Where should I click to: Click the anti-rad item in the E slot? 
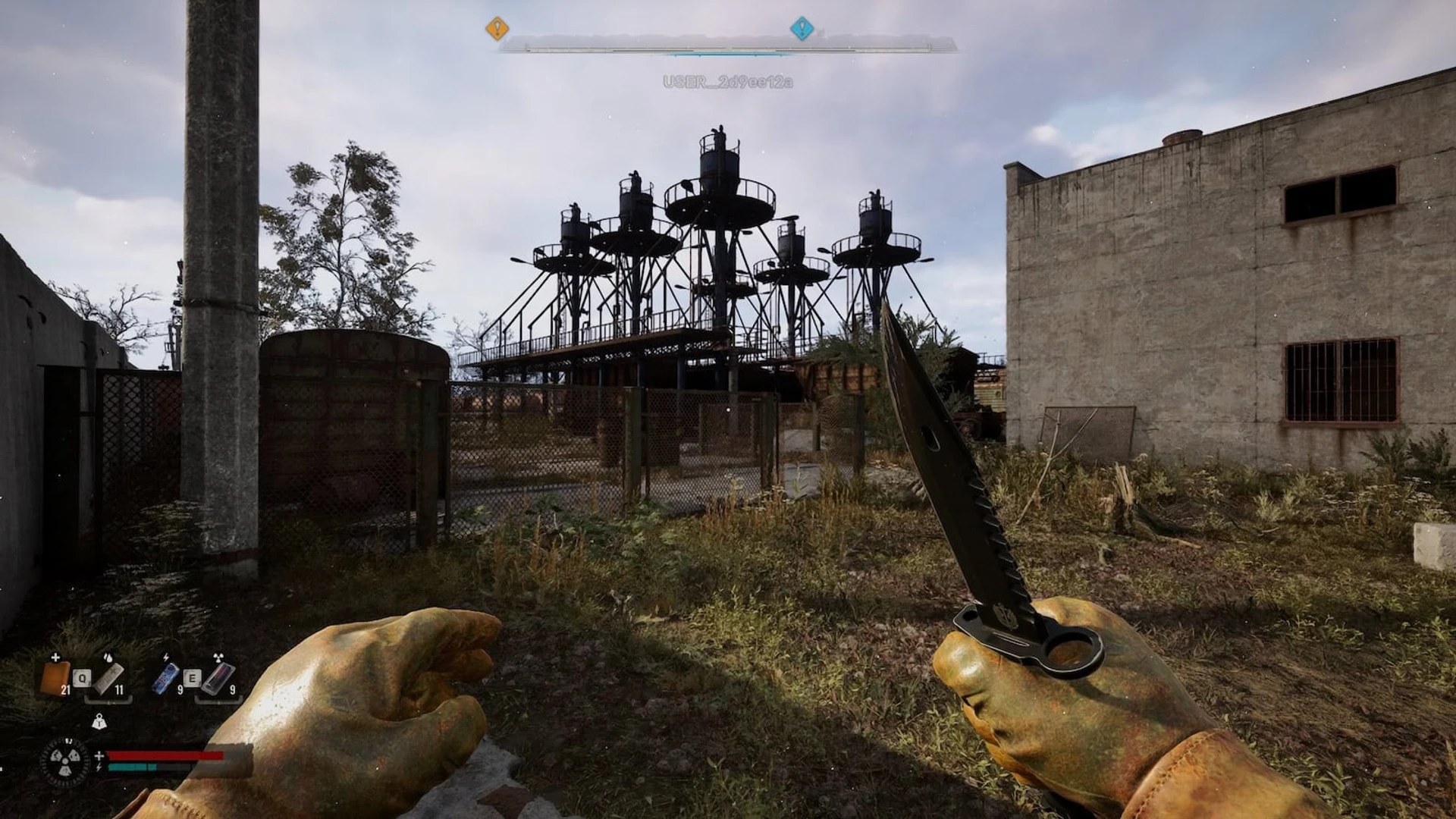click(219, 679)
